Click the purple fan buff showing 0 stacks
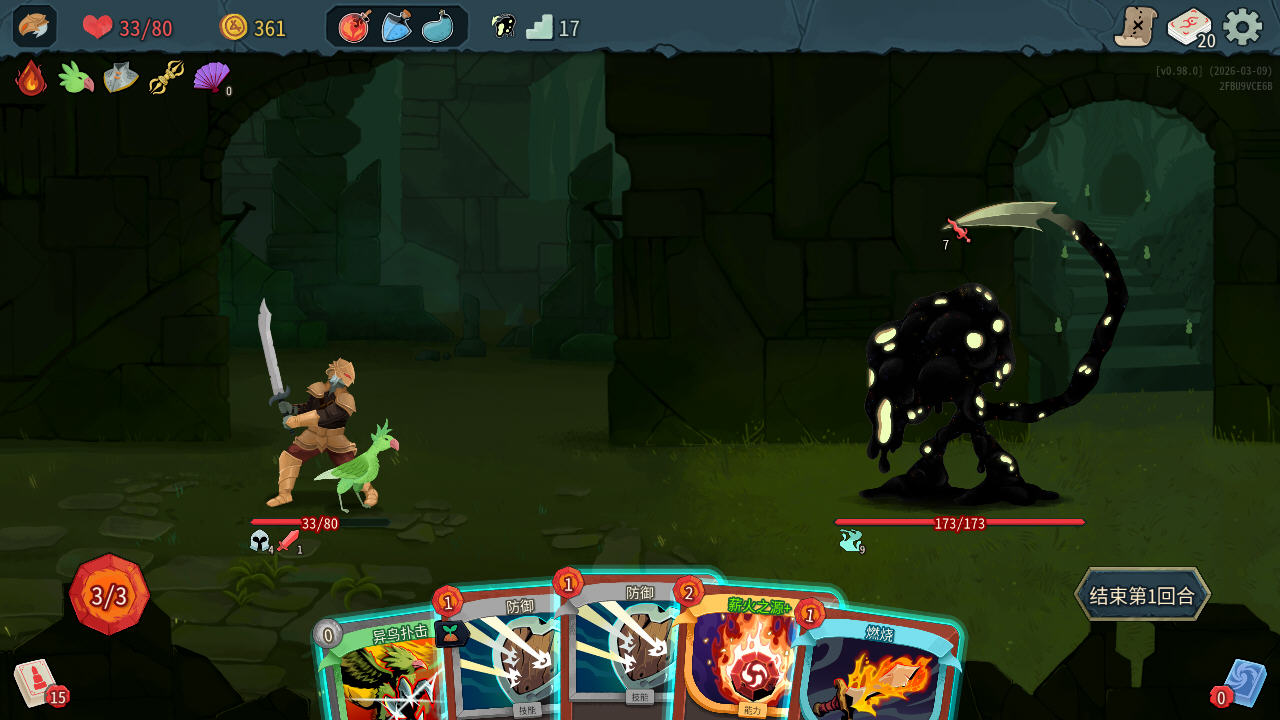This screenshot has width=1280, height=720. pos(211,78)
